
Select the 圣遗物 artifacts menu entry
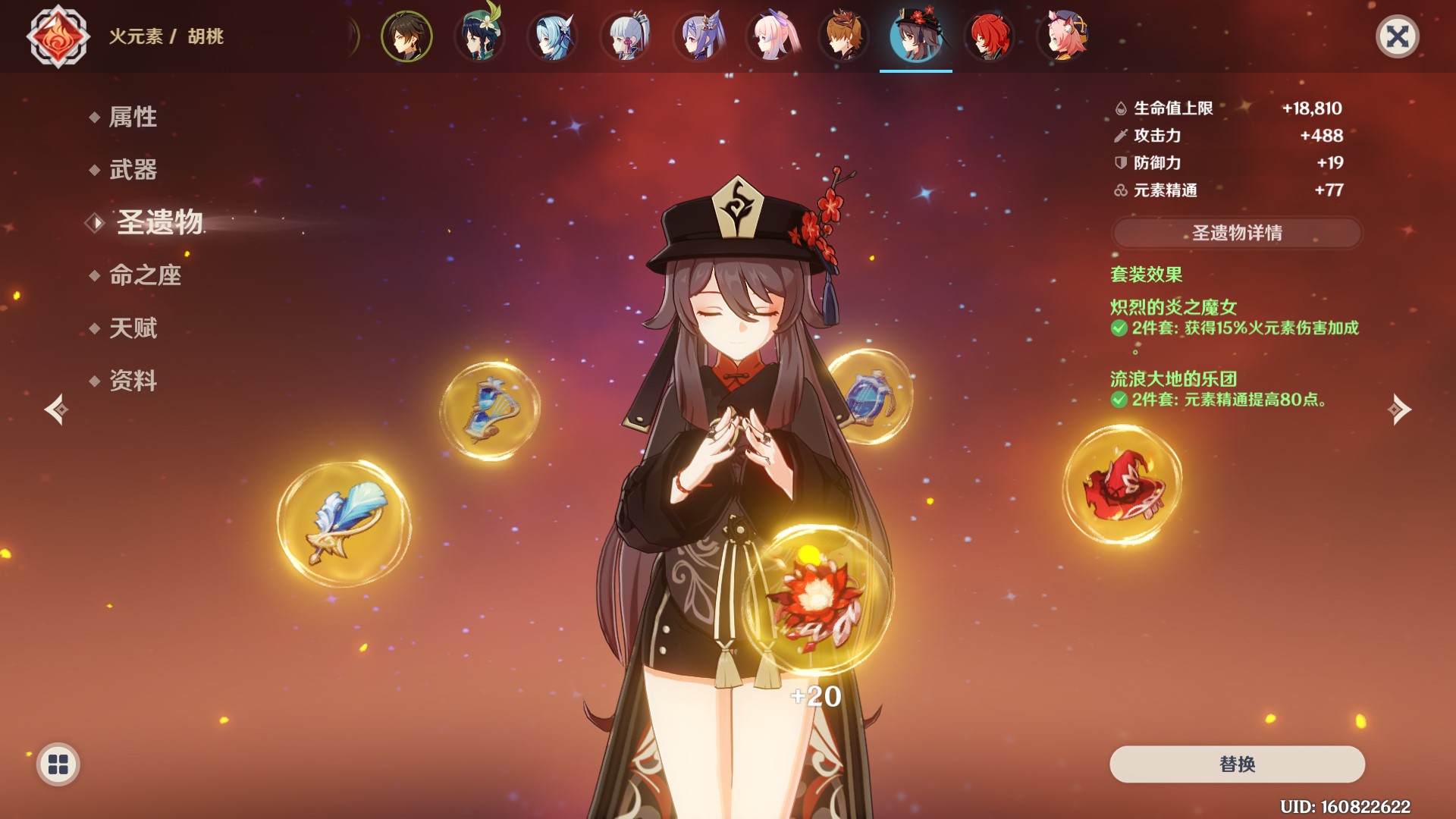[x=159, y=222]
